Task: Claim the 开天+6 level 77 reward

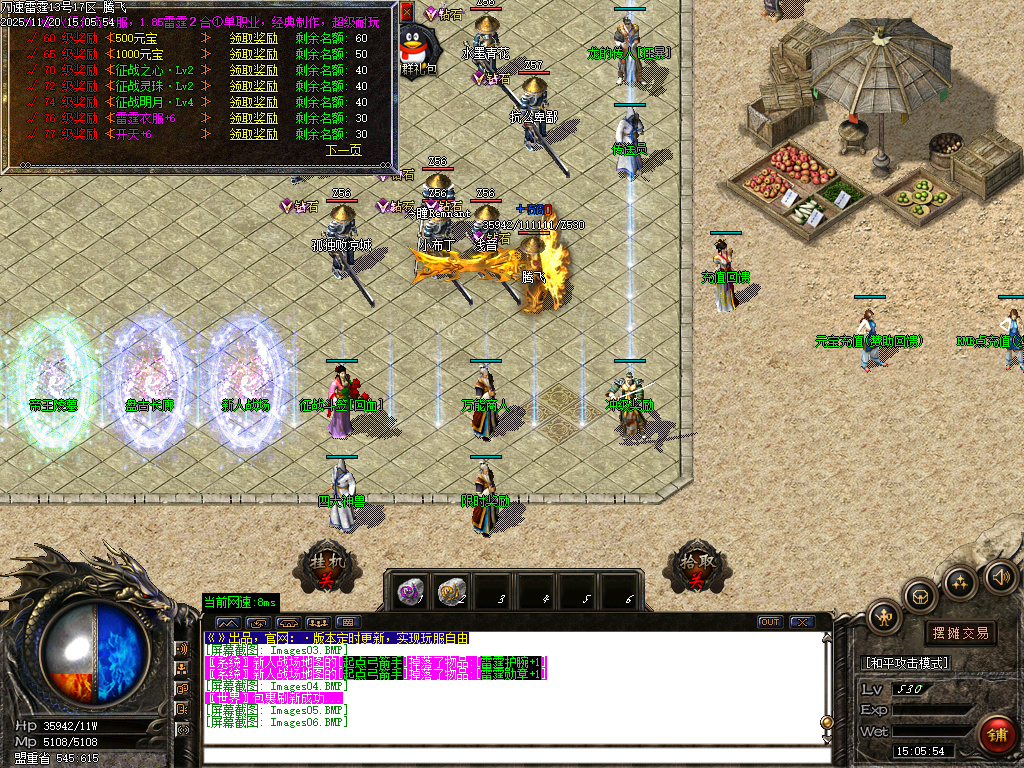Action: pos(254,134)
